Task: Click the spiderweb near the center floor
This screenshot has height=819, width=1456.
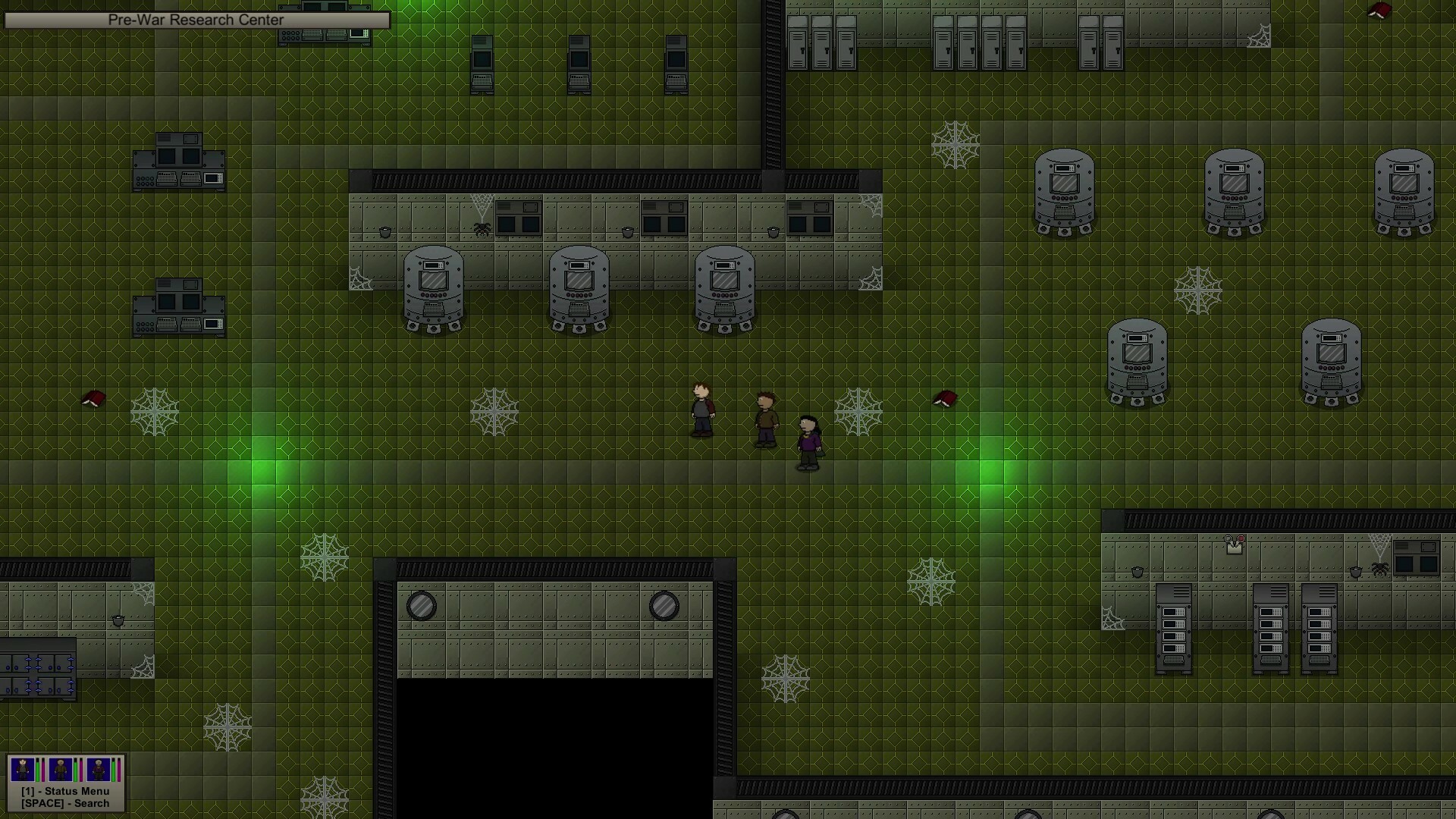Action: [494, 410]
